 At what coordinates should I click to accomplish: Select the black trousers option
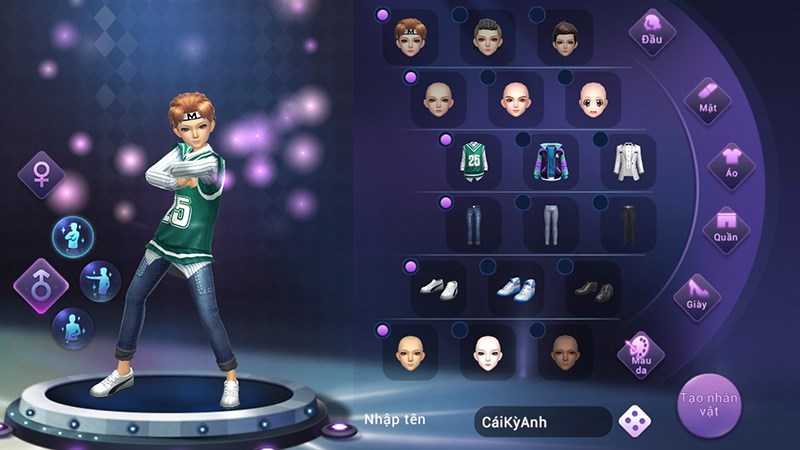(x=628, y=225)
